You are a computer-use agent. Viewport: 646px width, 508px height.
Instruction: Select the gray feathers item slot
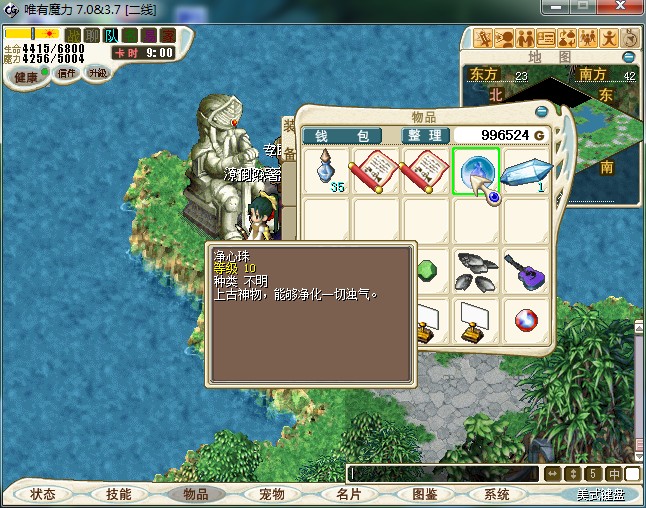476,271
